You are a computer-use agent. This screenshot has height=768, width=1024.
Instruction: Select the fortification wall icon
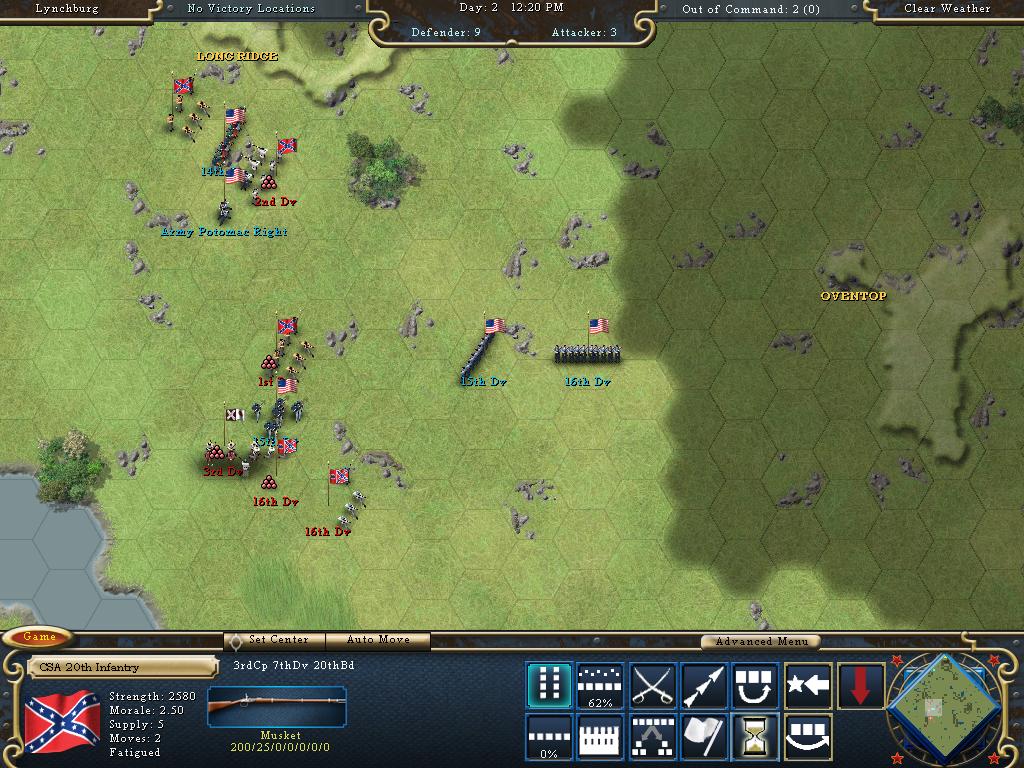(x=601, y=737)
